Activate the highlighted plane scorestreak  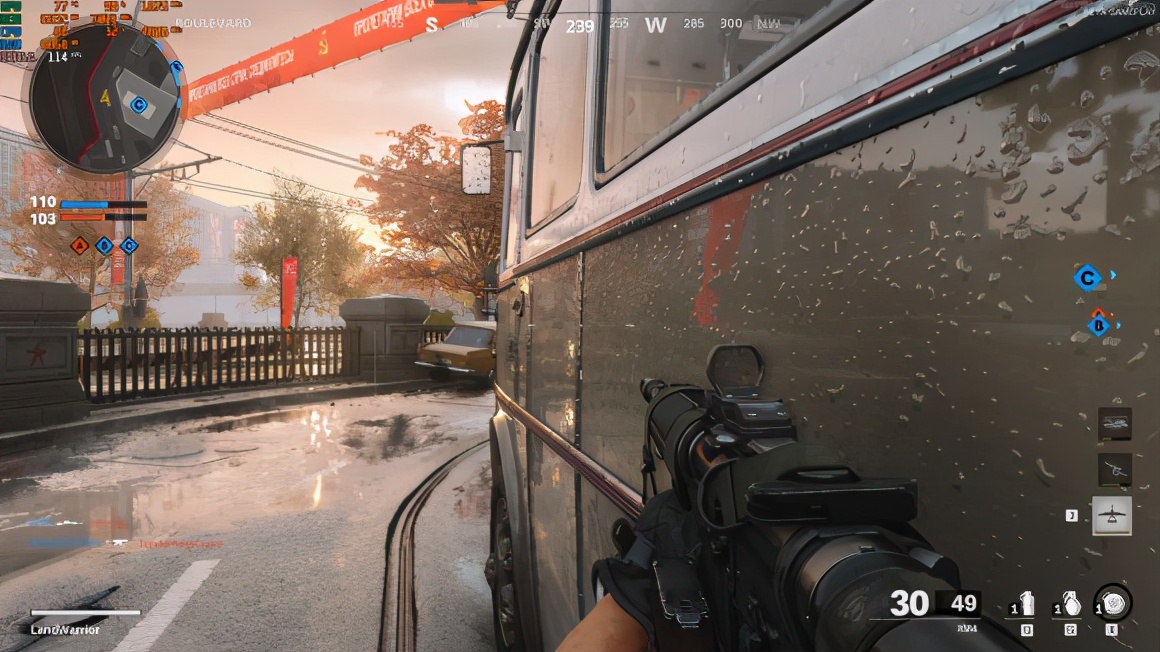tap(1112, 515)
